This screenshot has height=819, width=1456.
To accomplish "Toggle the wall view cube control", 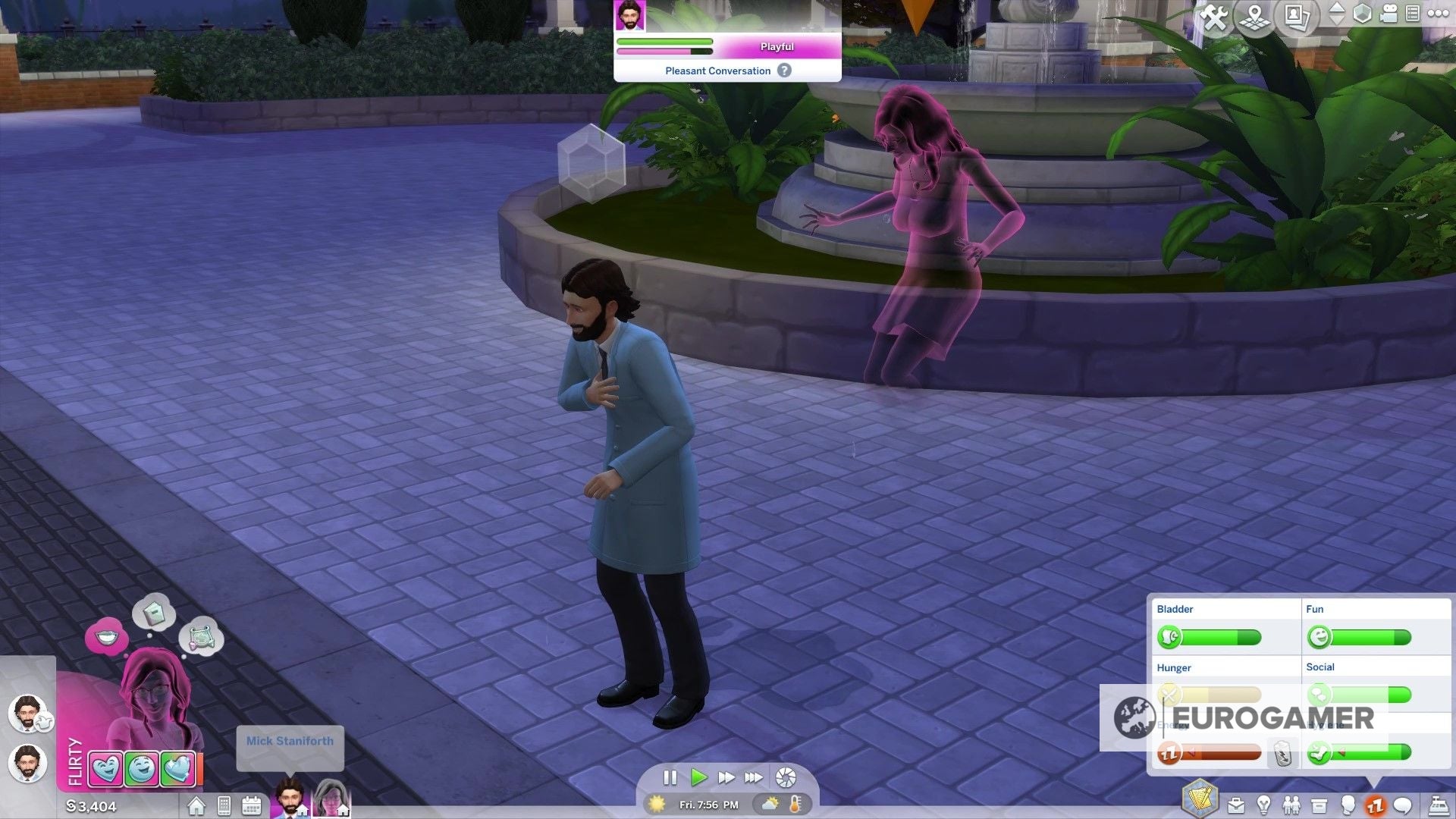I will 1361,14.
